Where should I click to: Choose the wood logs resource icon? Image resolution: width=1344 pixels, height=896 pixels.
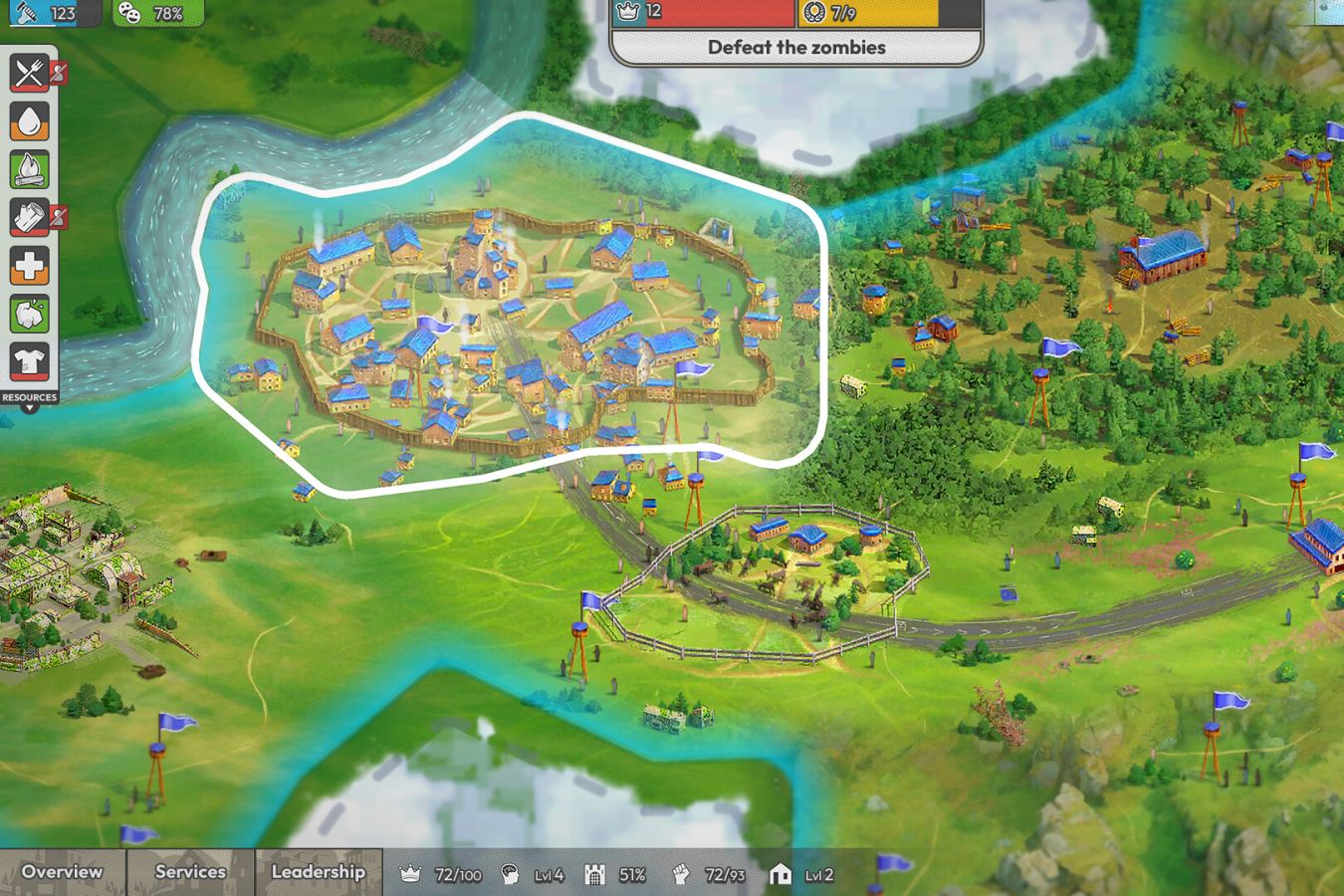point(30,217)
